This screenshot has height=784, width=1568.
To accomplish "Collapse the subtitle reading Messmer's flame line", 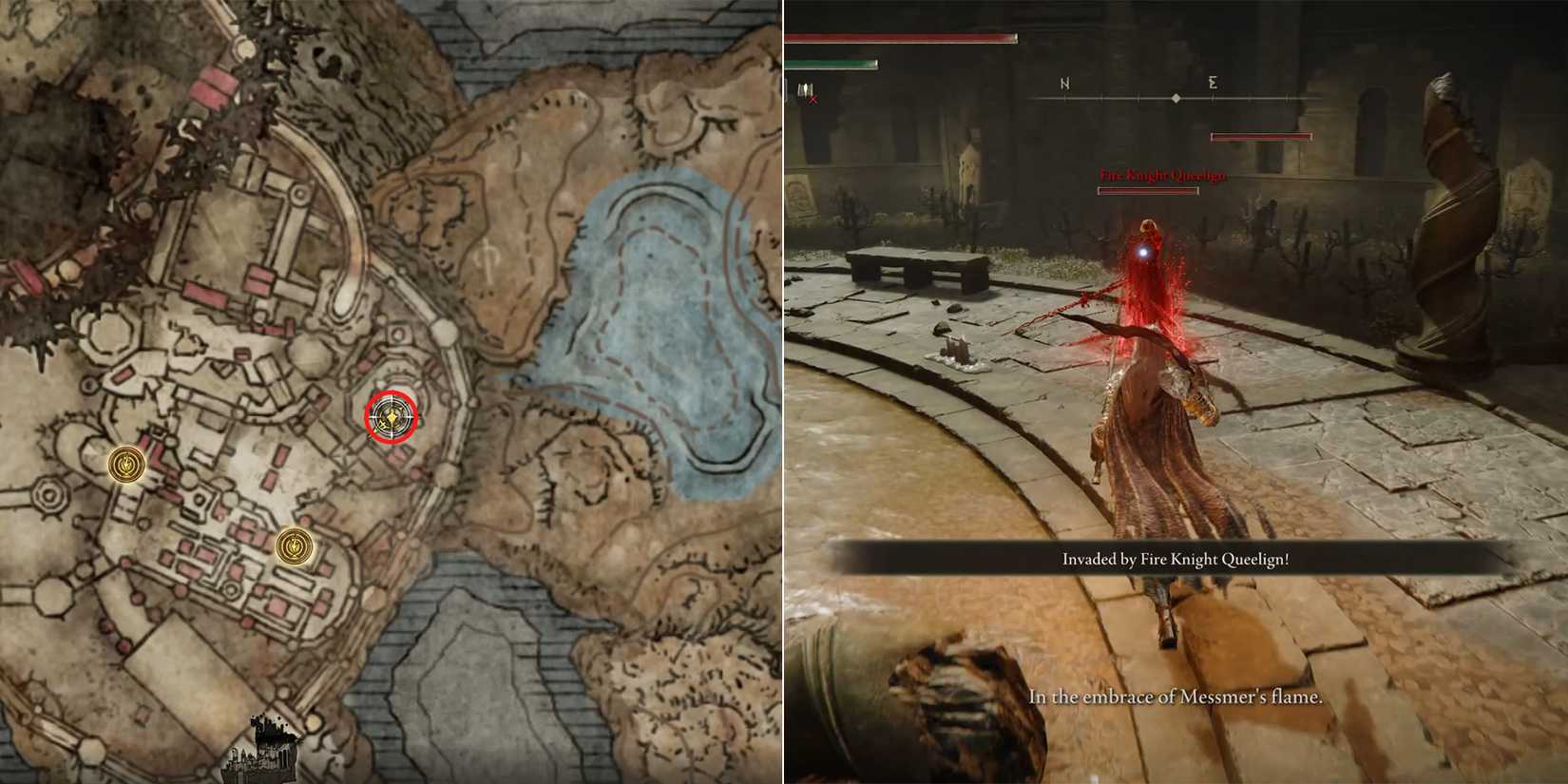I will click(x=1178, y=696).
